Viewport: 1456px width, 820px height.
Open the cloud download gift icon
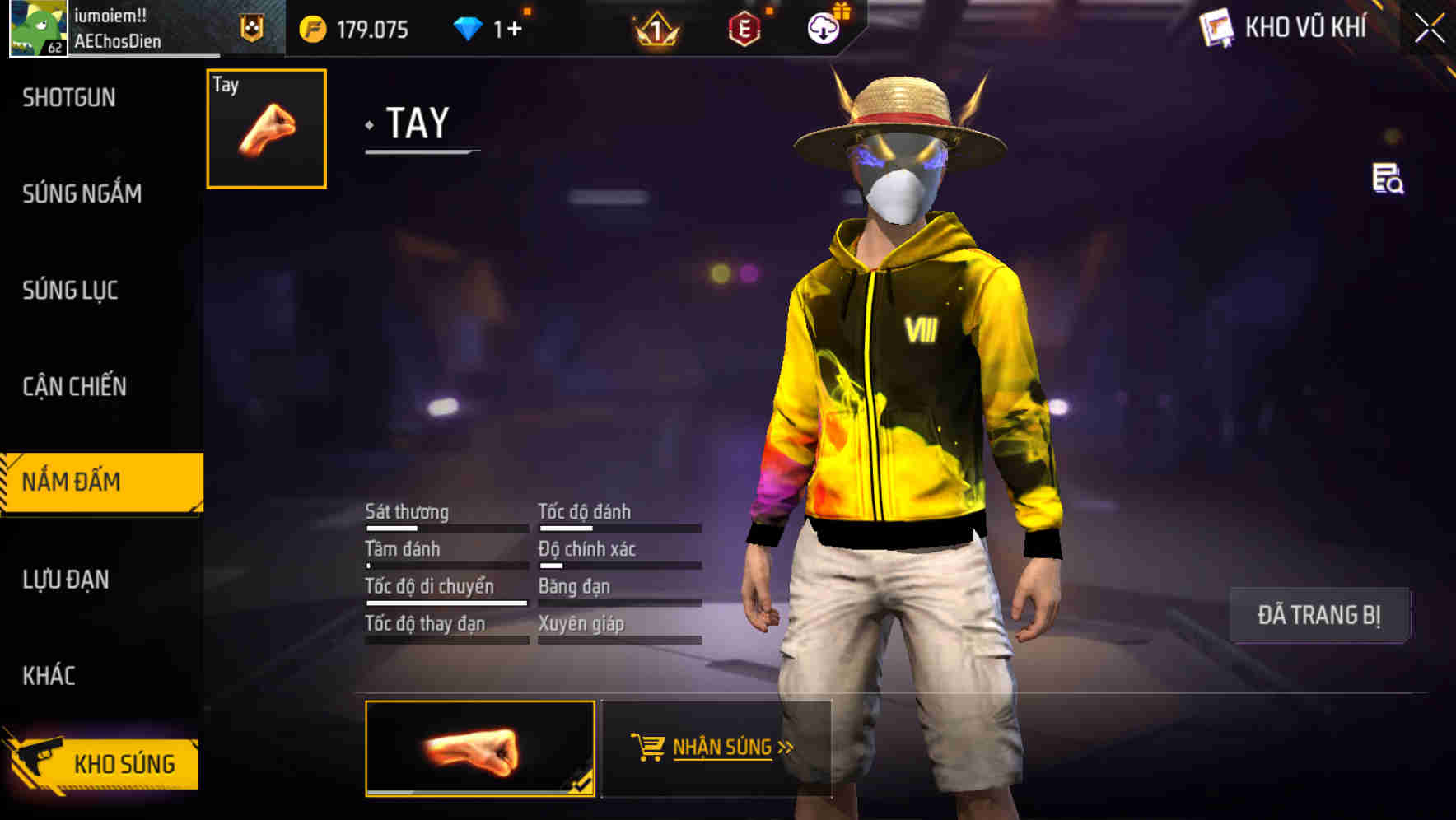(823, 26)
